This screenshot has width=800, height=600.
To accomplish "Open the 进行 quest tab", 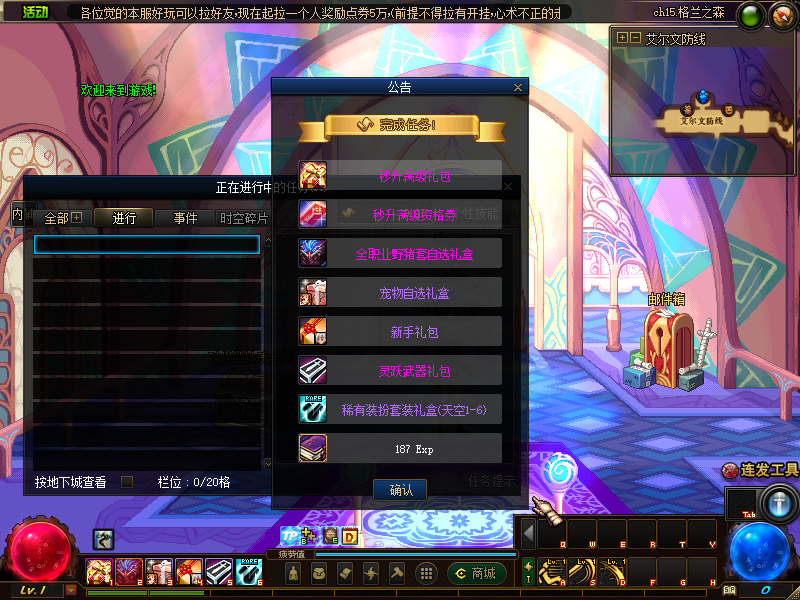I will (124, 218).
